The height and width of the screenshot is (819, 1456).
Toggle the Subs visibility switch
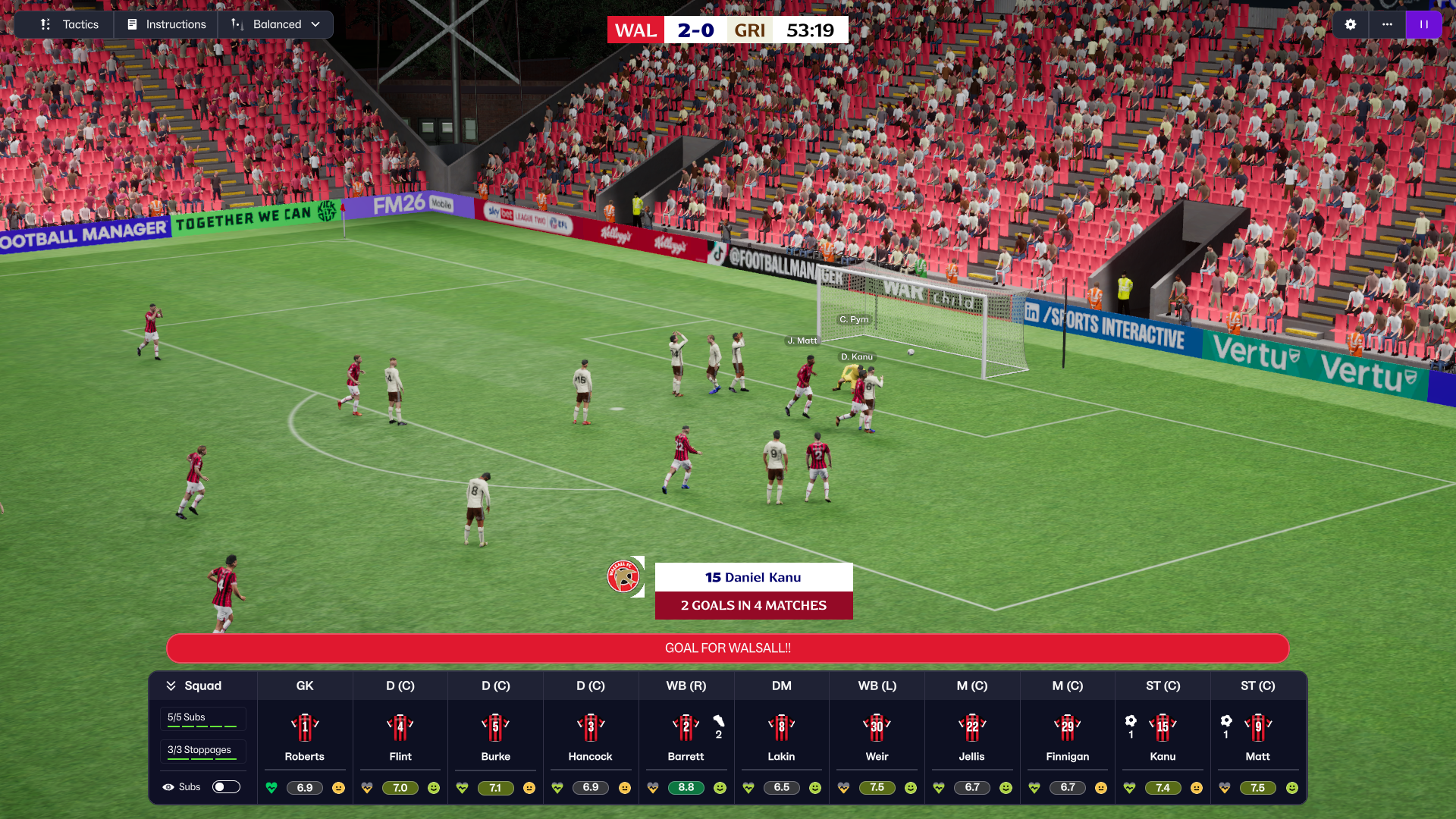pyautogui.click(x=226, y=787)
